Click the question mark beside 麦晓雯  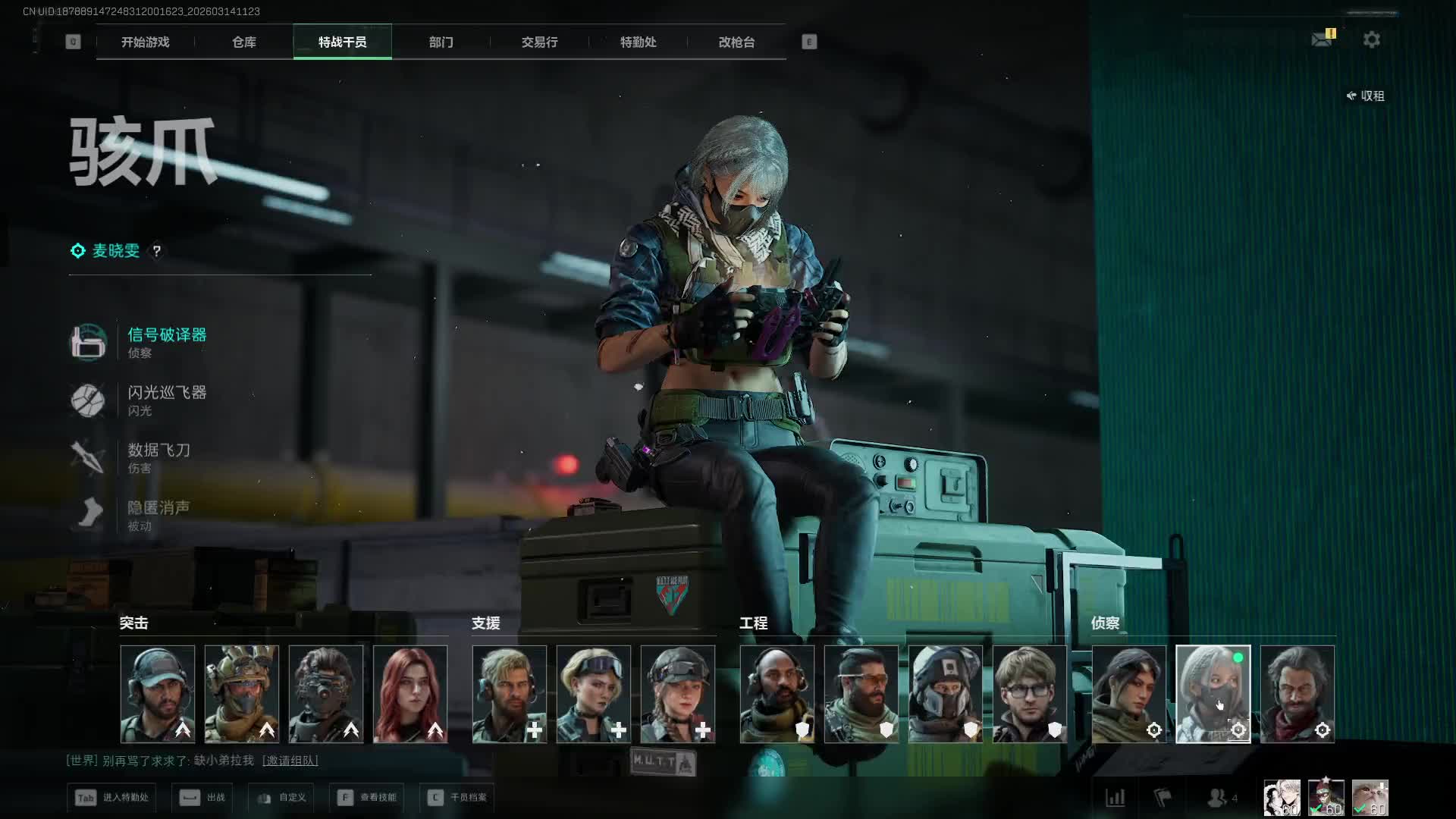click(x=157, y=251)
